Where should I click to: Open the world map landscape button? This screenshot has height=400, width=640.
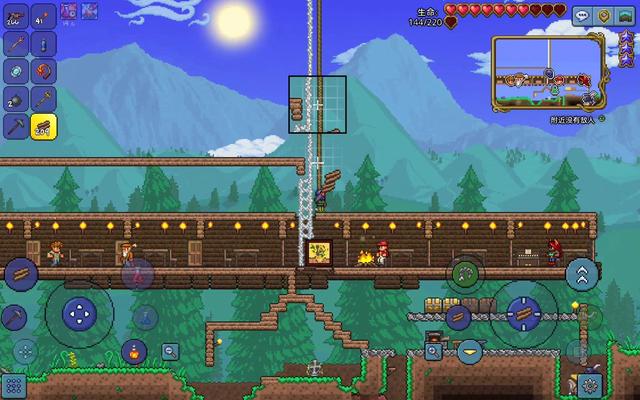click(625, 15)
